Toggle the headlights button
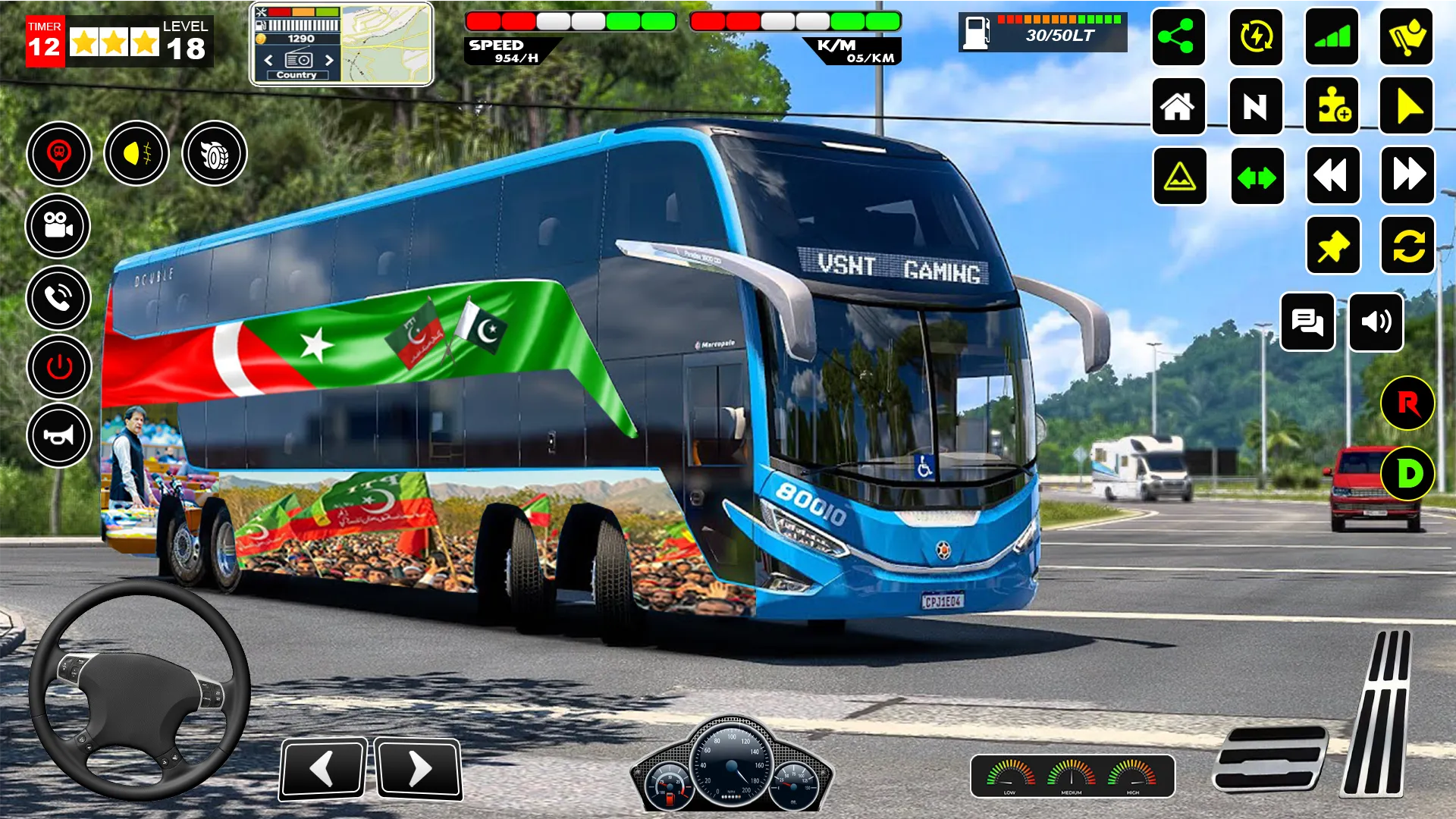1456x819 pixels. point(136,154)
